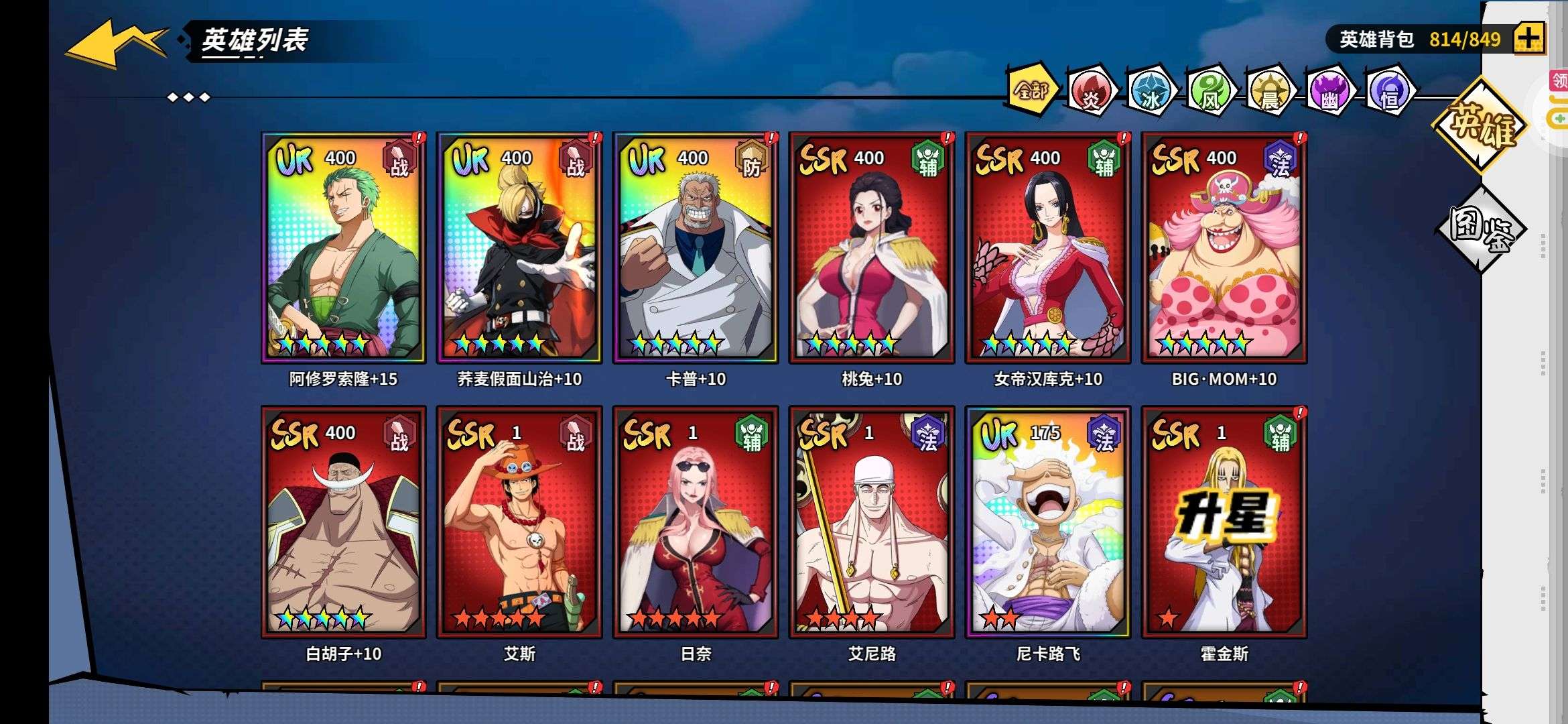Switch to the 英雄 heroes tab
The image size is (1568, 724).
pos(1480,125)
